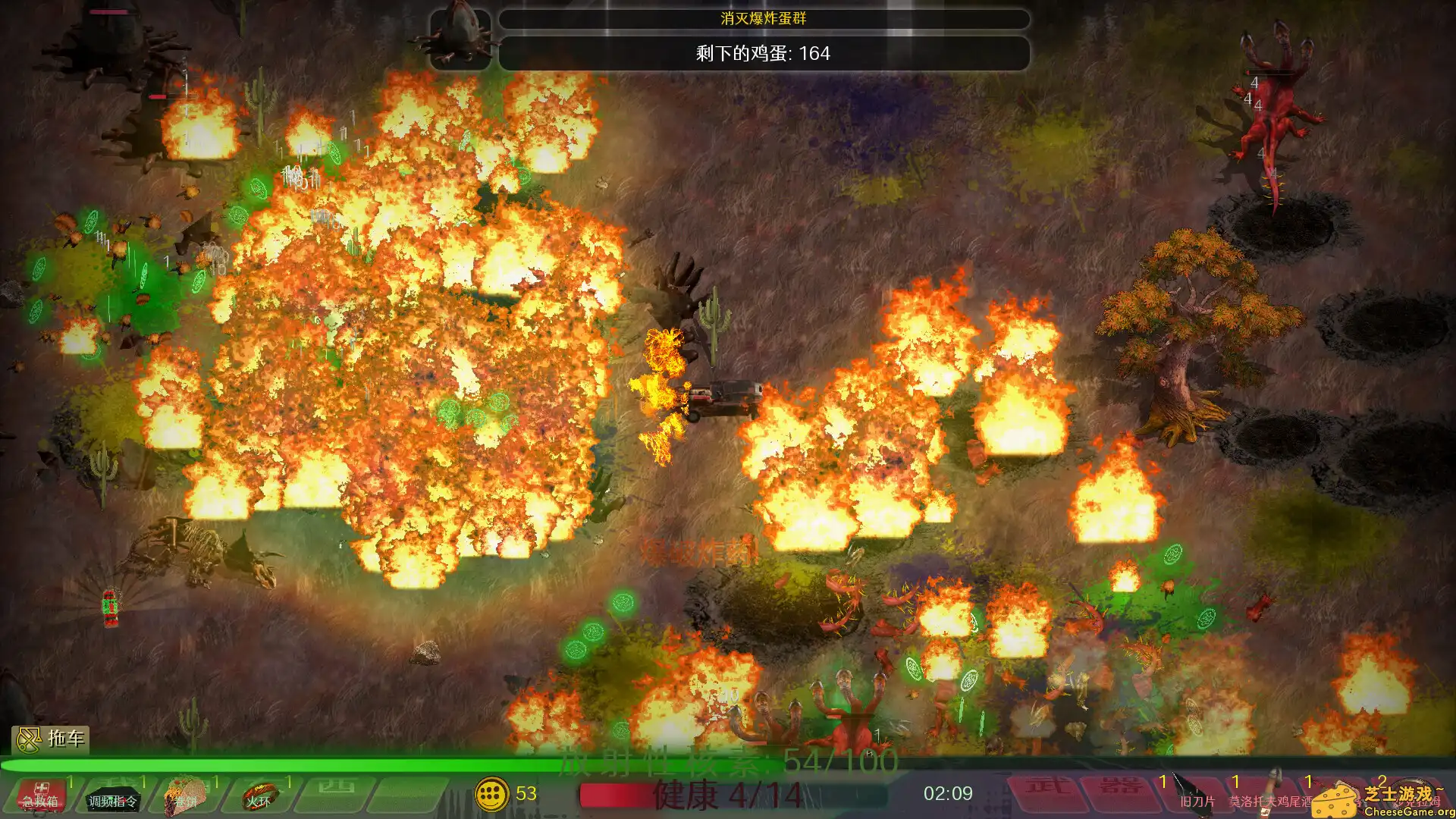Image resolution: width=1456 pixels, height=819 pixels.
Task: Select the 急救箱 first aid kit item
Action: (39, 799)
